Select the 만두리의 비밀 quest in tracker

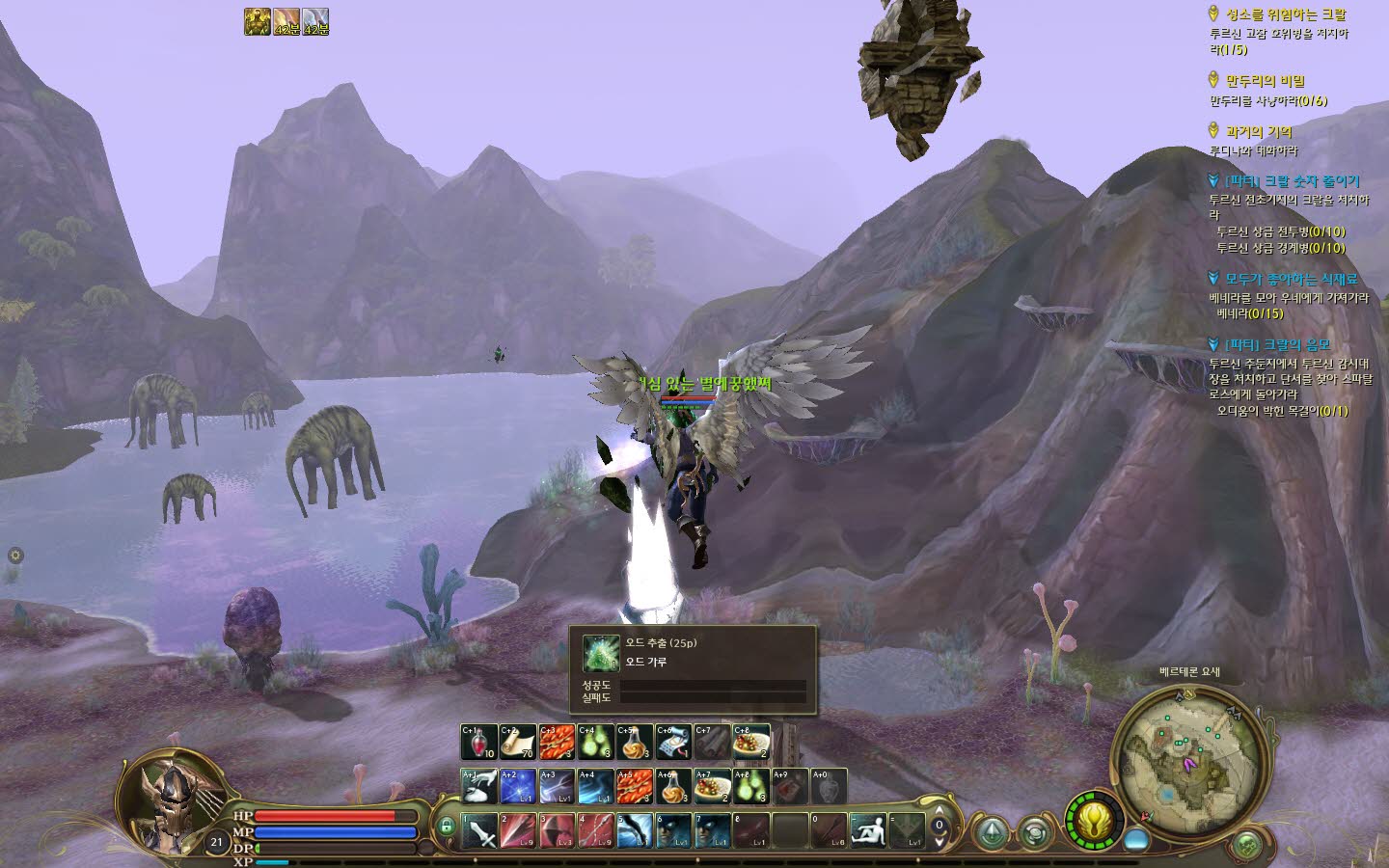click(1265, 81)
